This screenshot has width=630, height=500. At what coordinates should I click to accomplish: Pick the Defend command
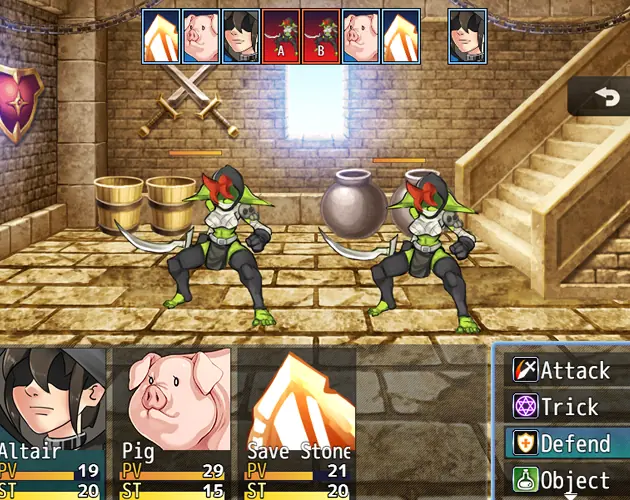pos(563,443)
